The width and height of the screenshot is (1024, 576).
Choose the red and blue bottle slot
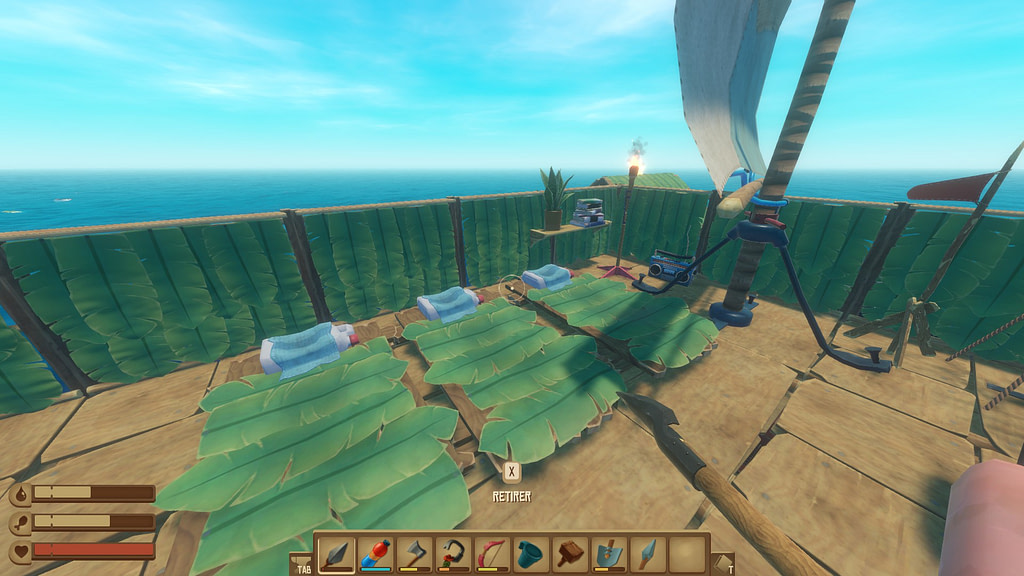click(375, 553)
